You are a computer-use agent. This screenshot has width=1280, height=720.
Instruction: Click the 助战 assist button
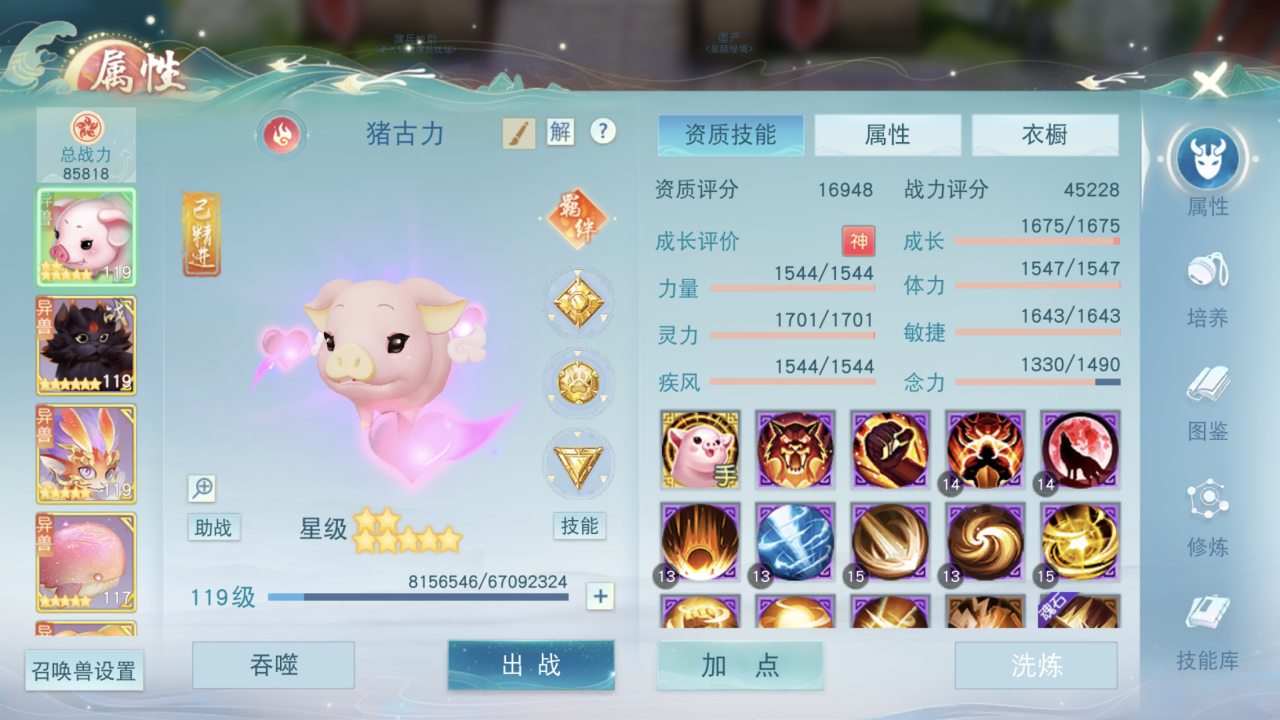point(214,527)
